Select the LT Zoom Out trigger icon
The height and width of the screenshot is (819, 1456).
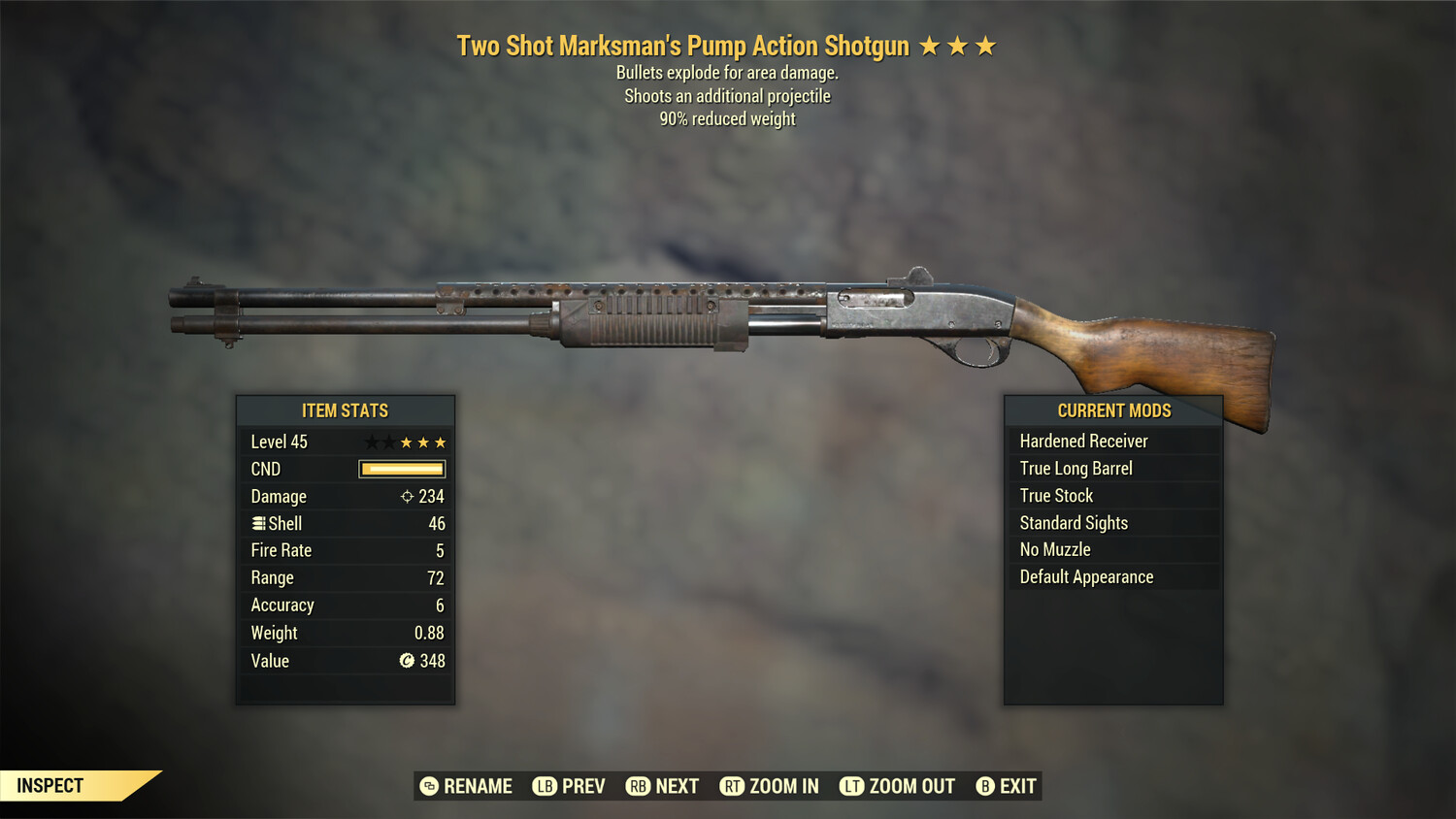pyautogui.click(x=851, y=786)
